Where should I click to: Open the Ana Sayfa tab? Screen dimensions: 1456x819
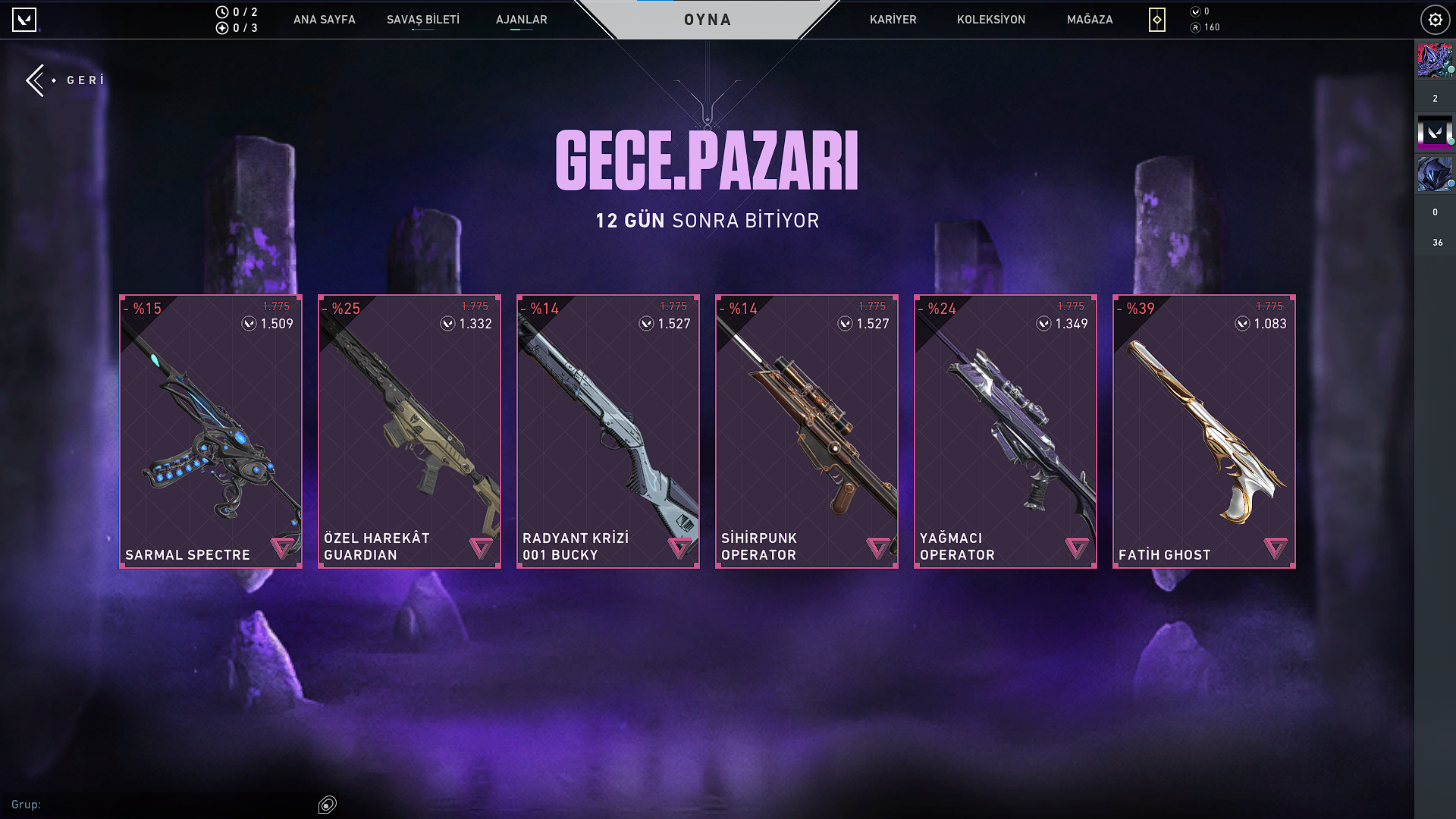tap(324, 20)
